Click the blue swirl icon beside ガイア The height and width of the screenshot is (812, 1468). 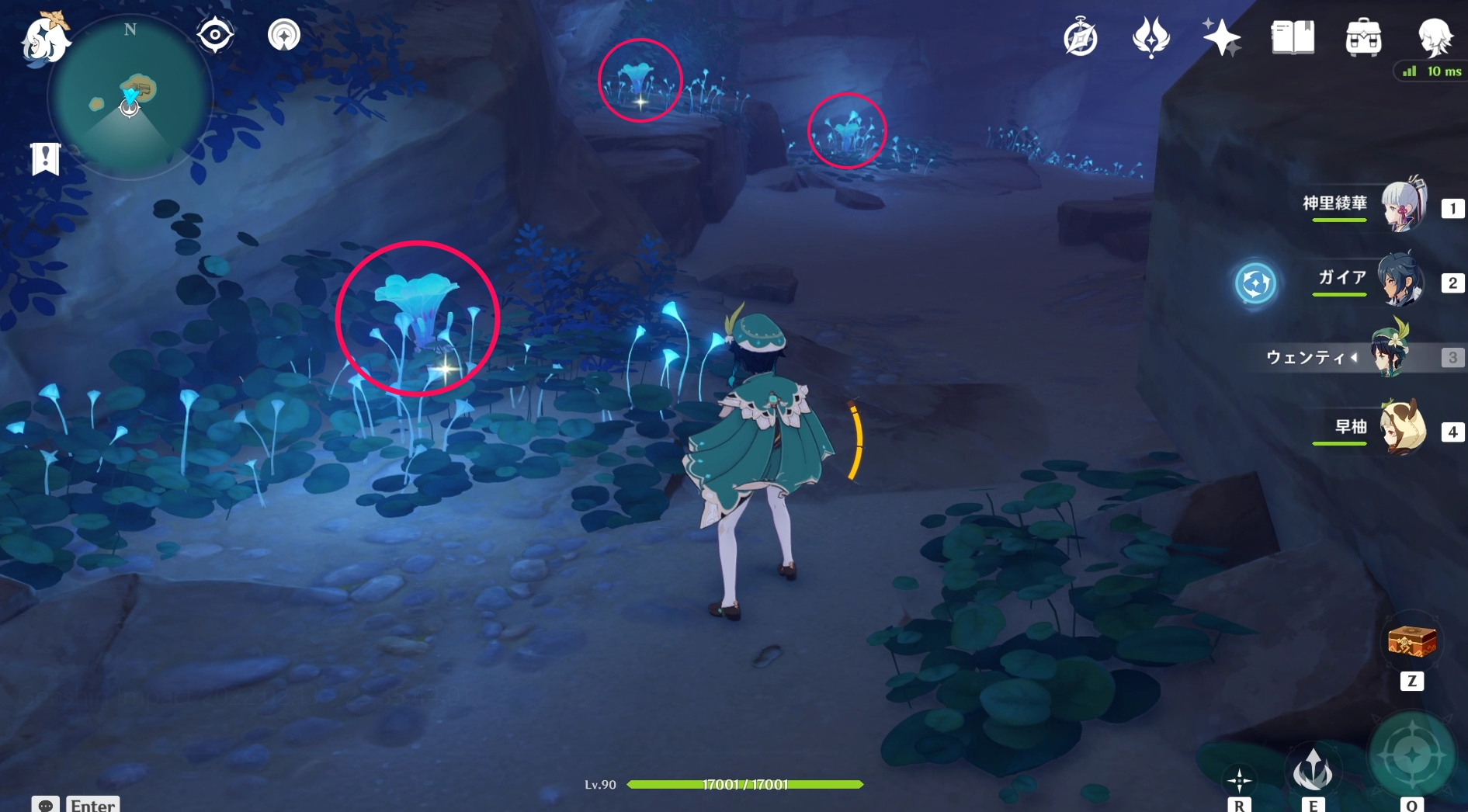(x=1255, y=283)
